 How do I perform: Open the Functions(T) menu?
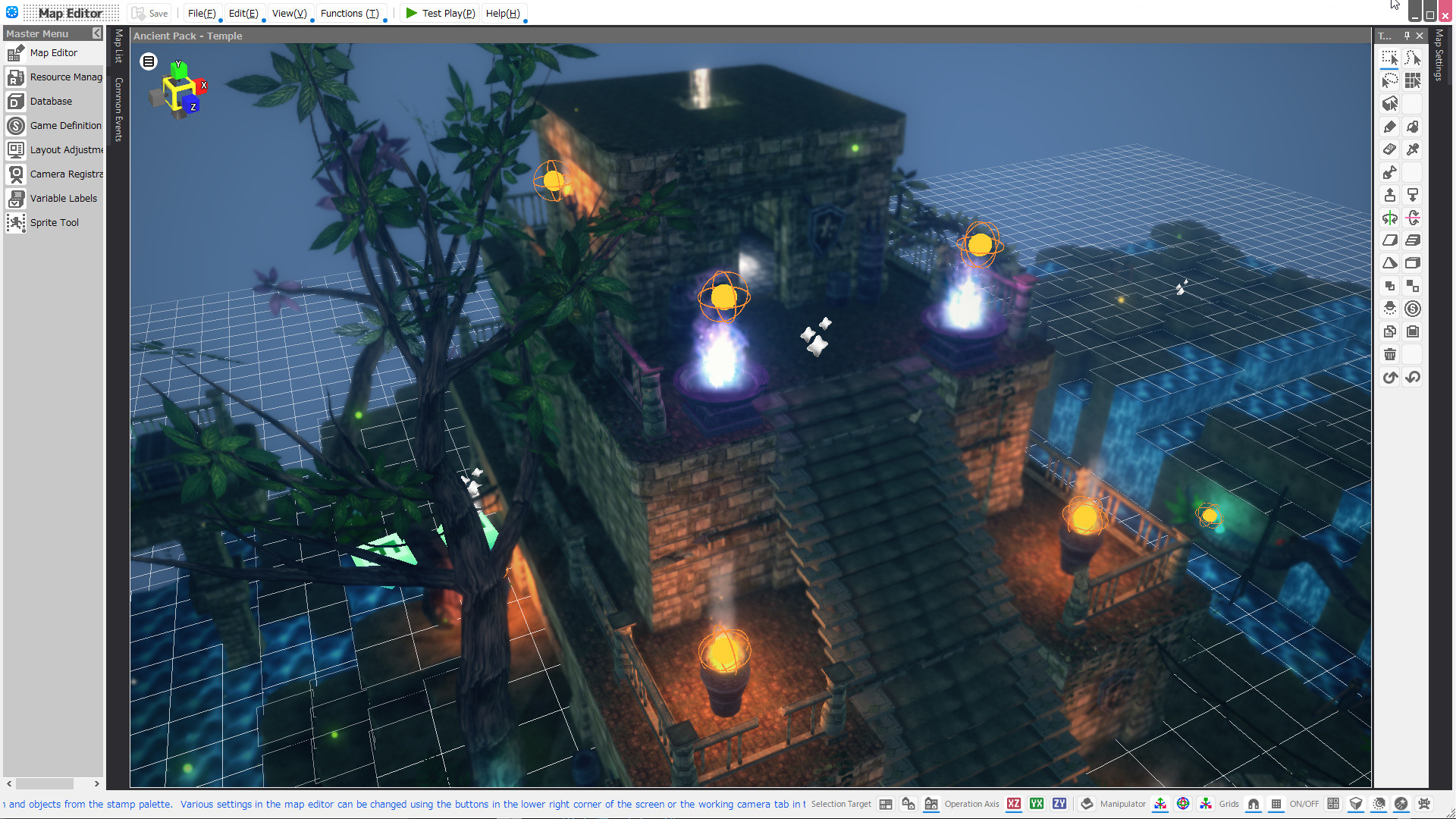(x=350, y=13)
